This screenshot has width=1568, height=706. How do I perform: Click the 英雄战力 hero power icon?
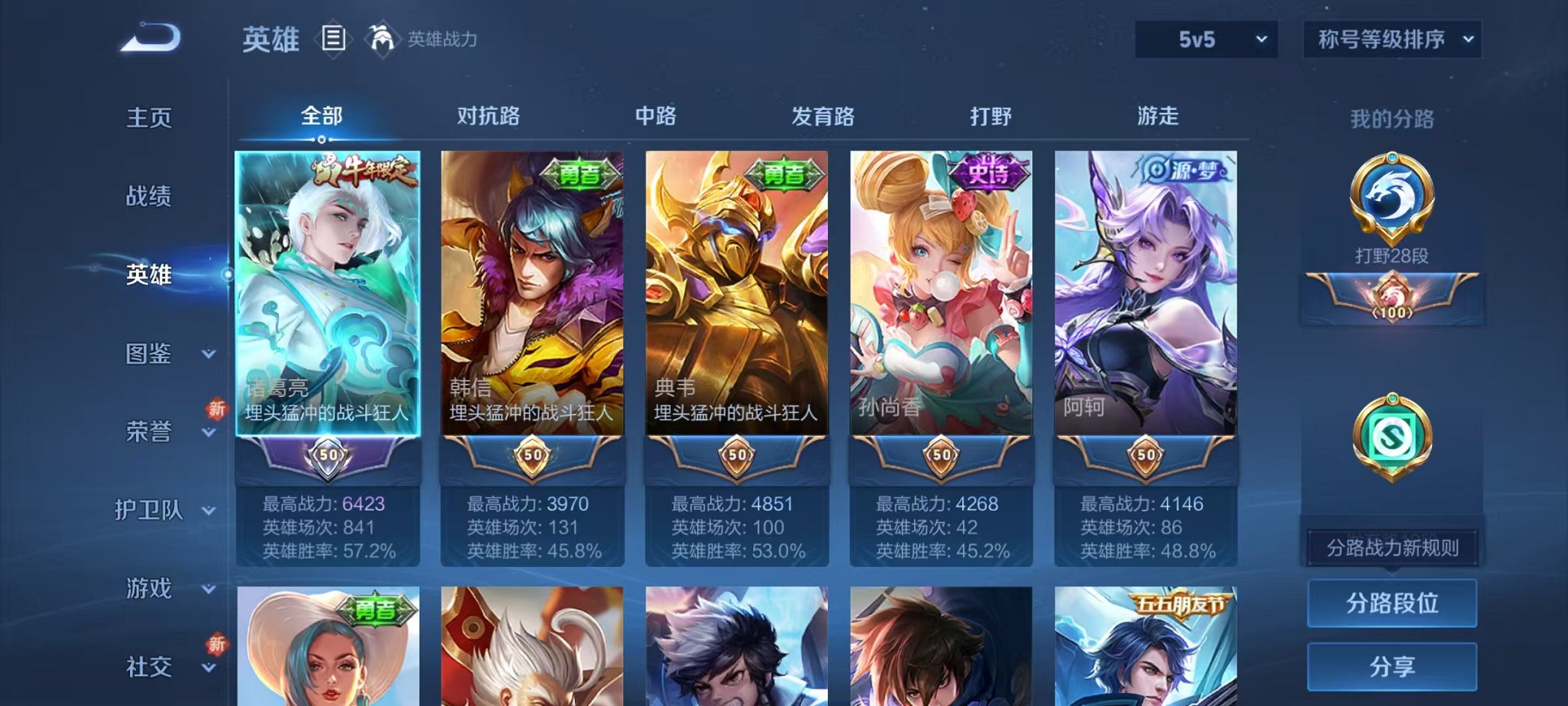pyautogui.click(x=382, y=37)
